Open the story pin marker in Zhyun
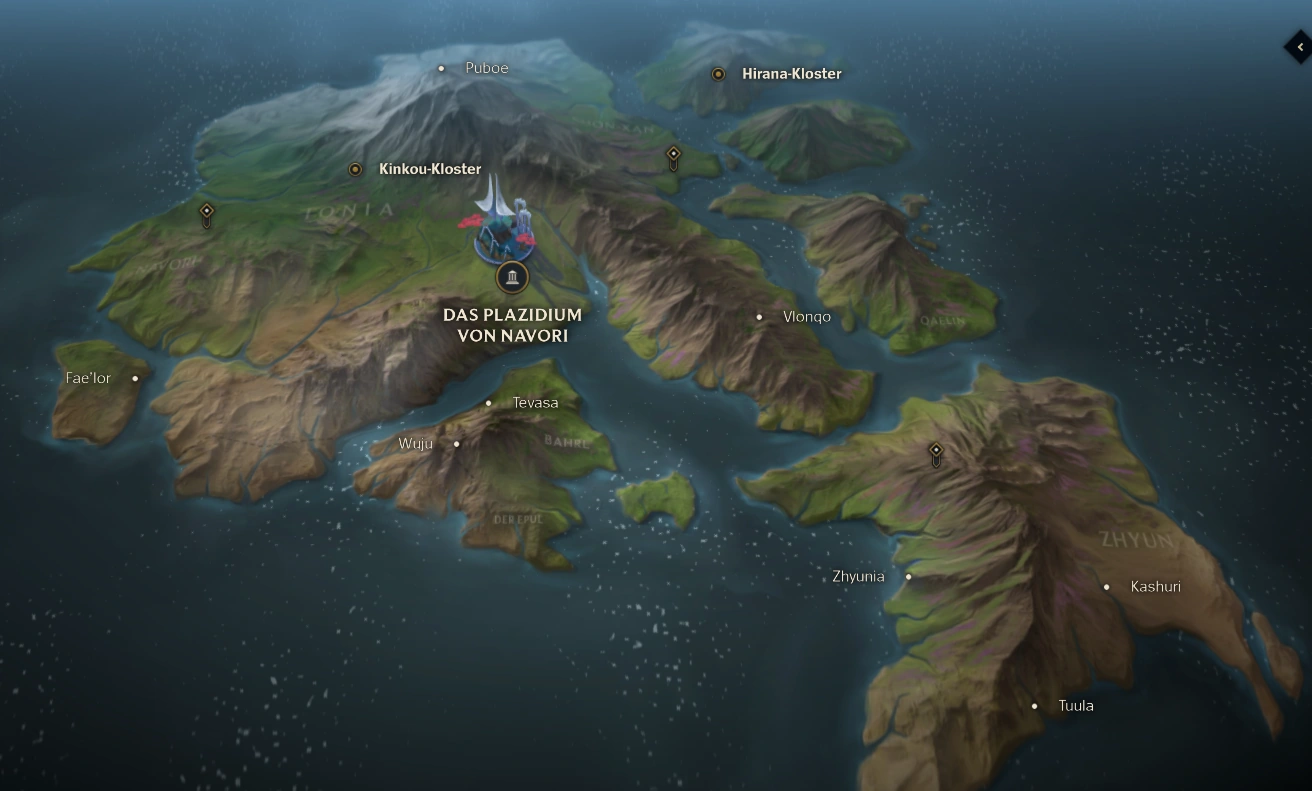1312x791 pixels. click(x=936, y=452)
